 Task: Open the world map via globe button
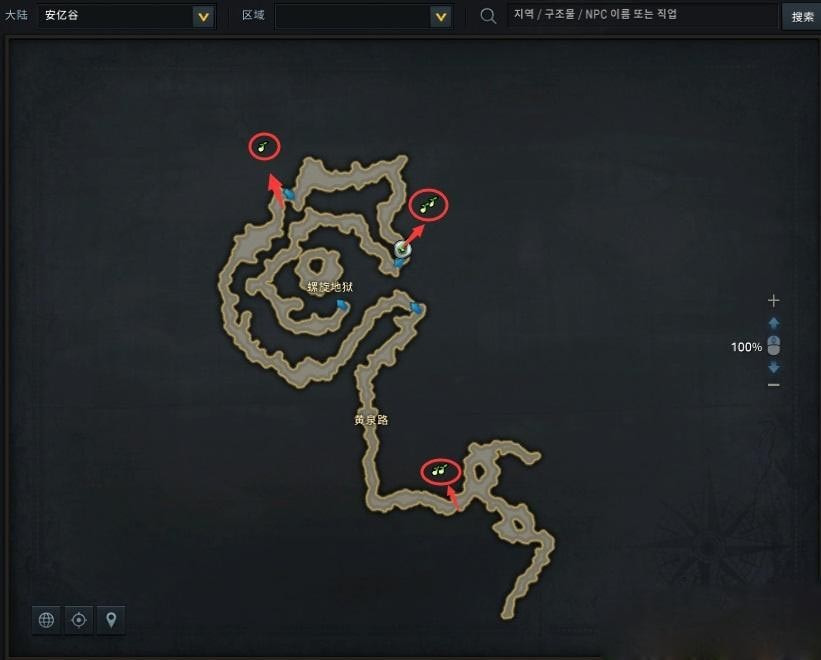[46, 620]
